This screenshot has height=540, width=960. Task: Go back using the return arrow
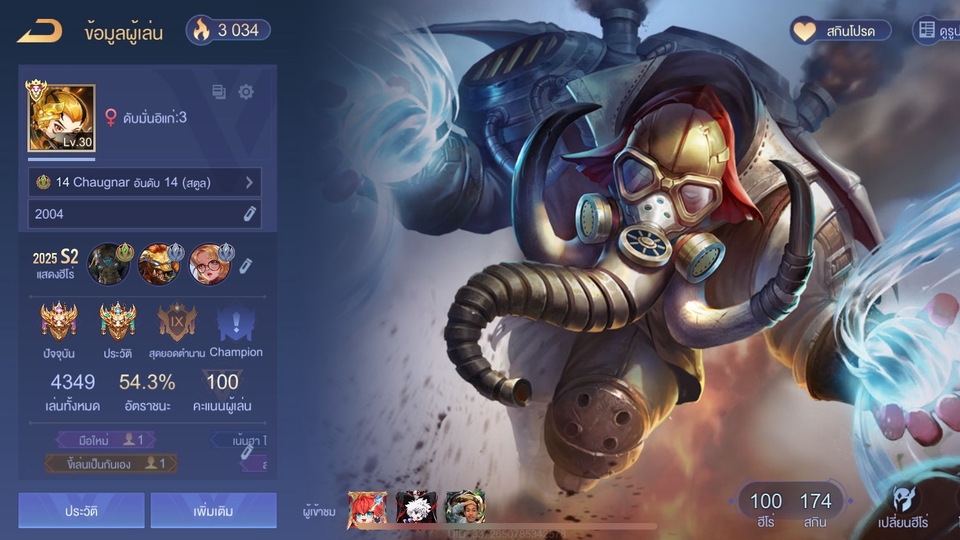[x=40, y=31]
